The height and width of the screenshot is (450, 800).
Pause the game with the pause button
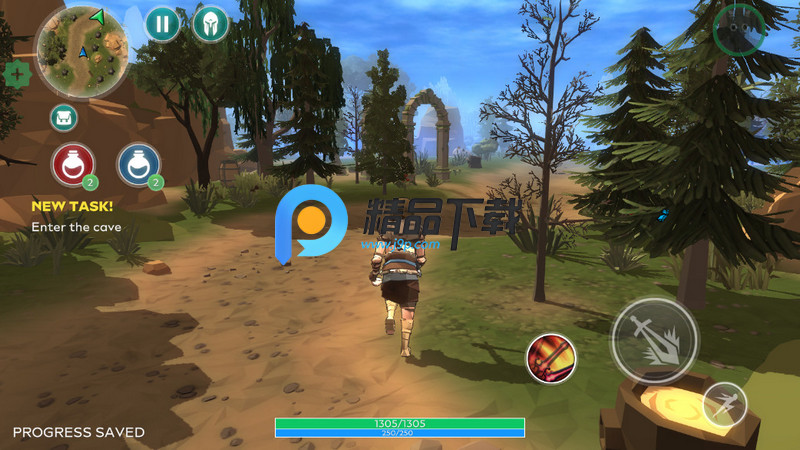[163, 23]
